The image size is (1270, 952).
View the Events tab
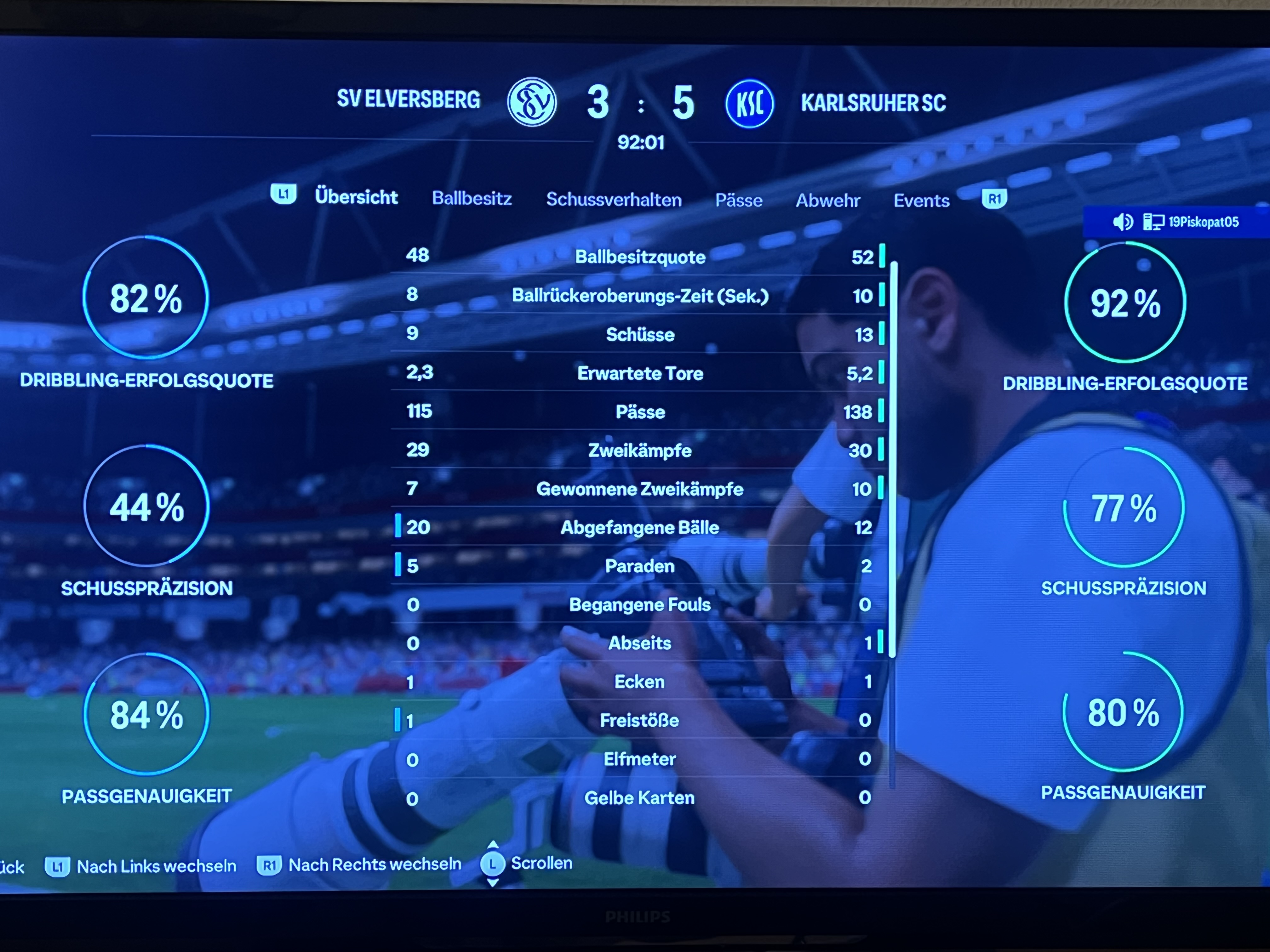coord(921,200)
